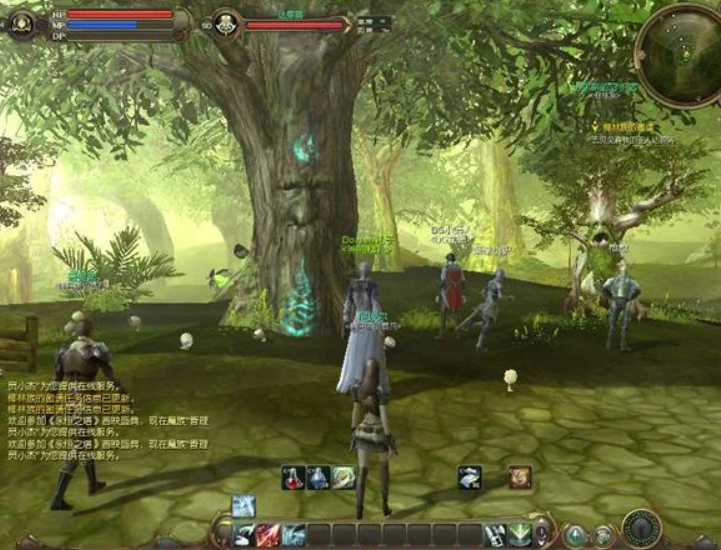This screenshot has width=721, height=550.
Task: Activate the yellow scroll item slot
Action: [344, 478]
